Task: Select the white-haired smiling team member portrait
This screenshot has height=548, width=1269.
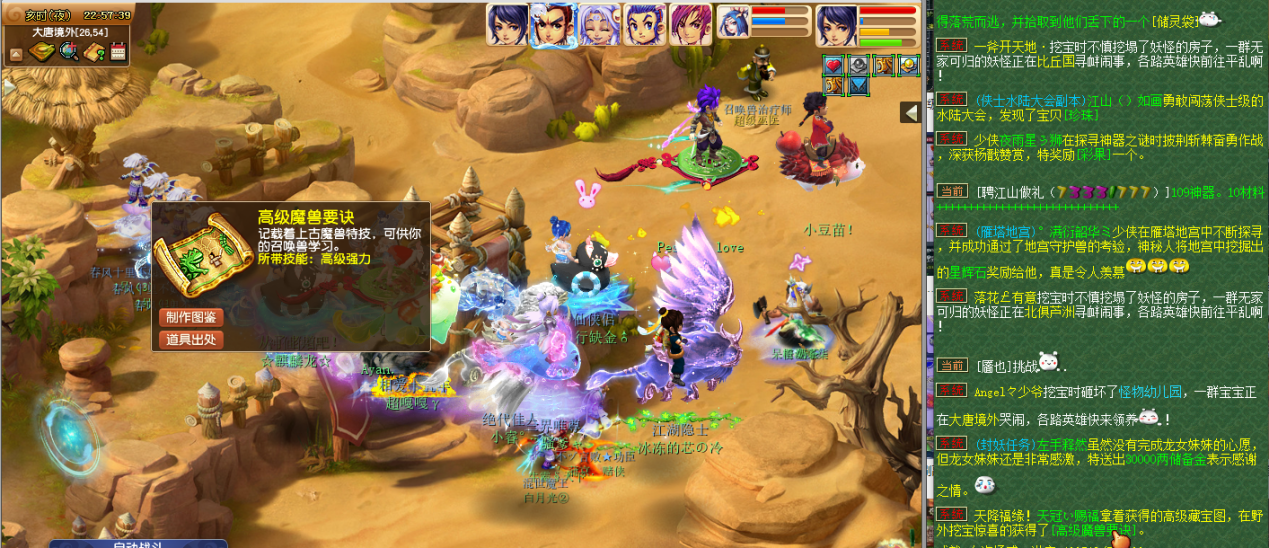Action: point(599,25)
